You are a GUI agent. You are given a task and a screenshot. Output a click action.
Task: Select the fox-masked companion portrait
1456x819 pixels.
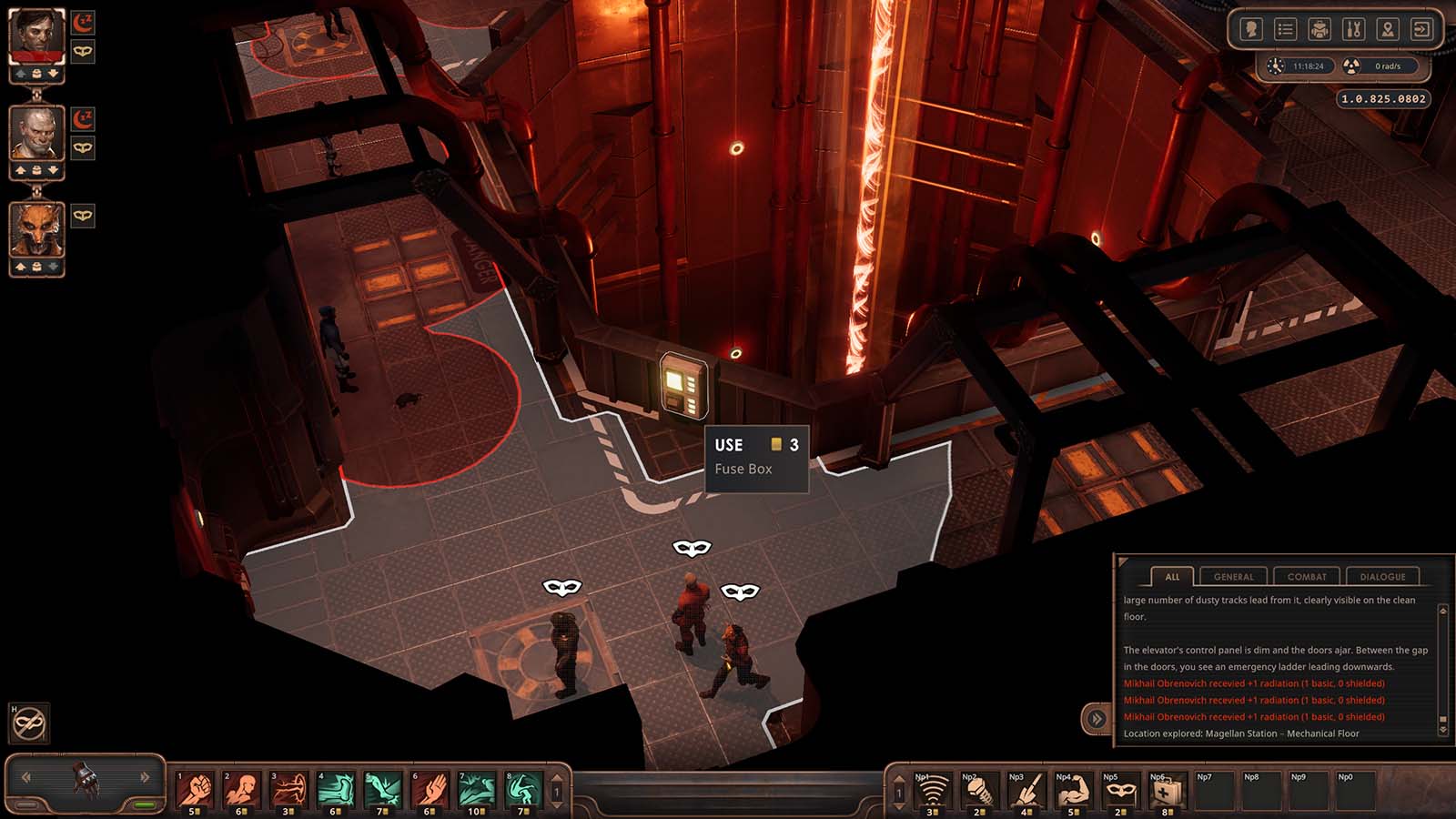pyautogui.click(x=36, y=230)
